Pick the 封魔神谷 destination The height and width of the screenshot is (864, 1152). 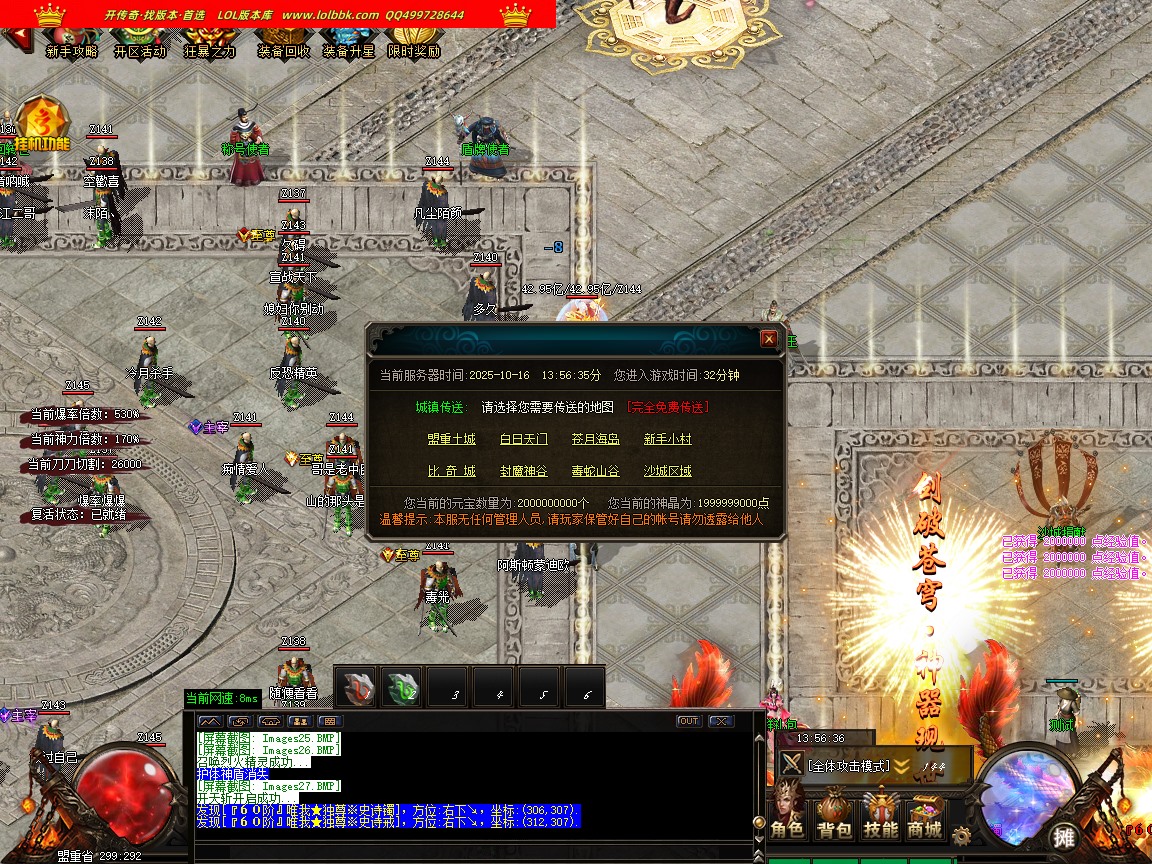[x=524, y=471]
